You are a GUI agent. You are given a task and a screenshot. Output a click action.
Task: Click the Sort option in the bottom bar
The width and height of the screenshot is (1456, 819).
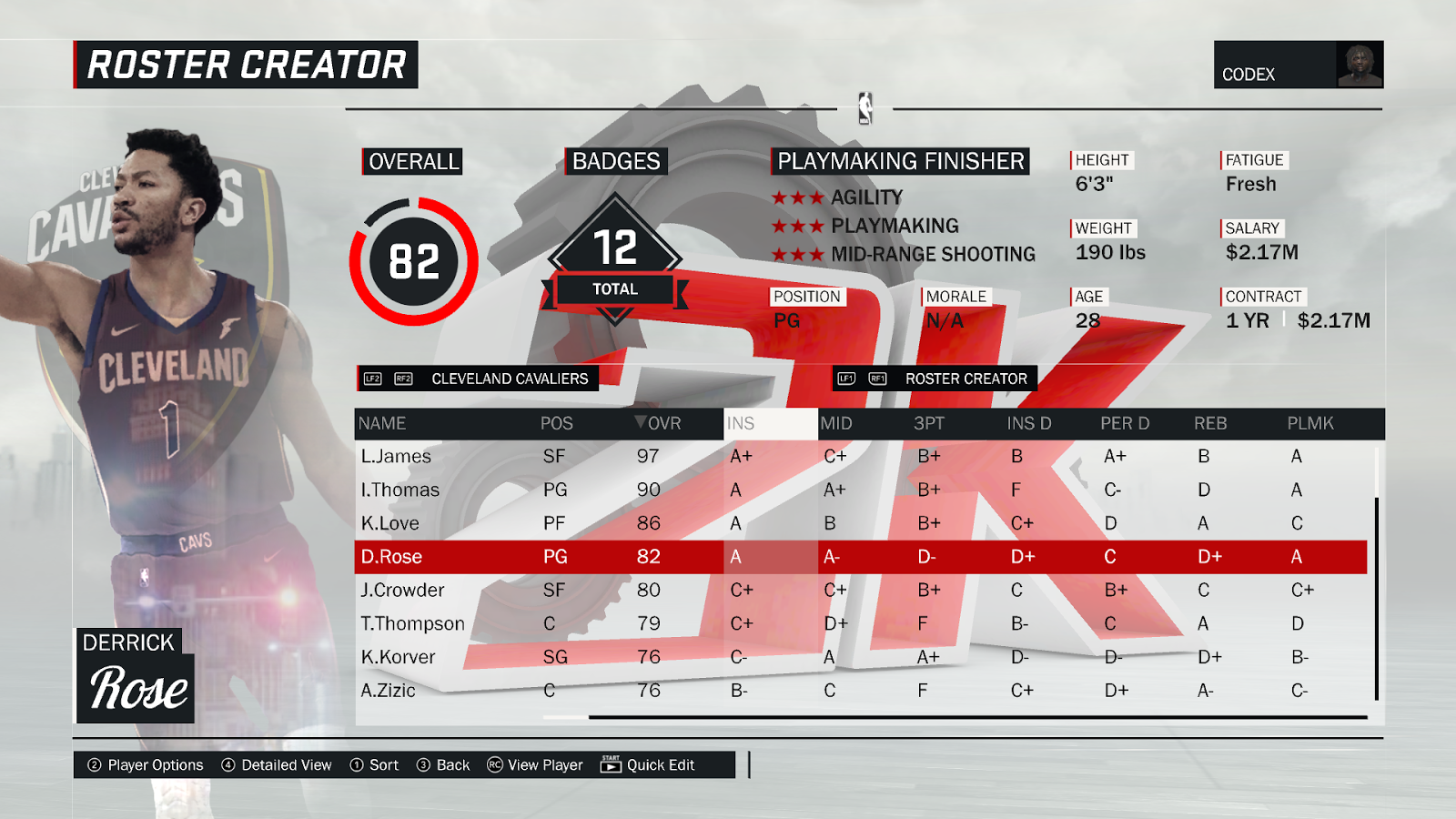click(x=381, y=764)
